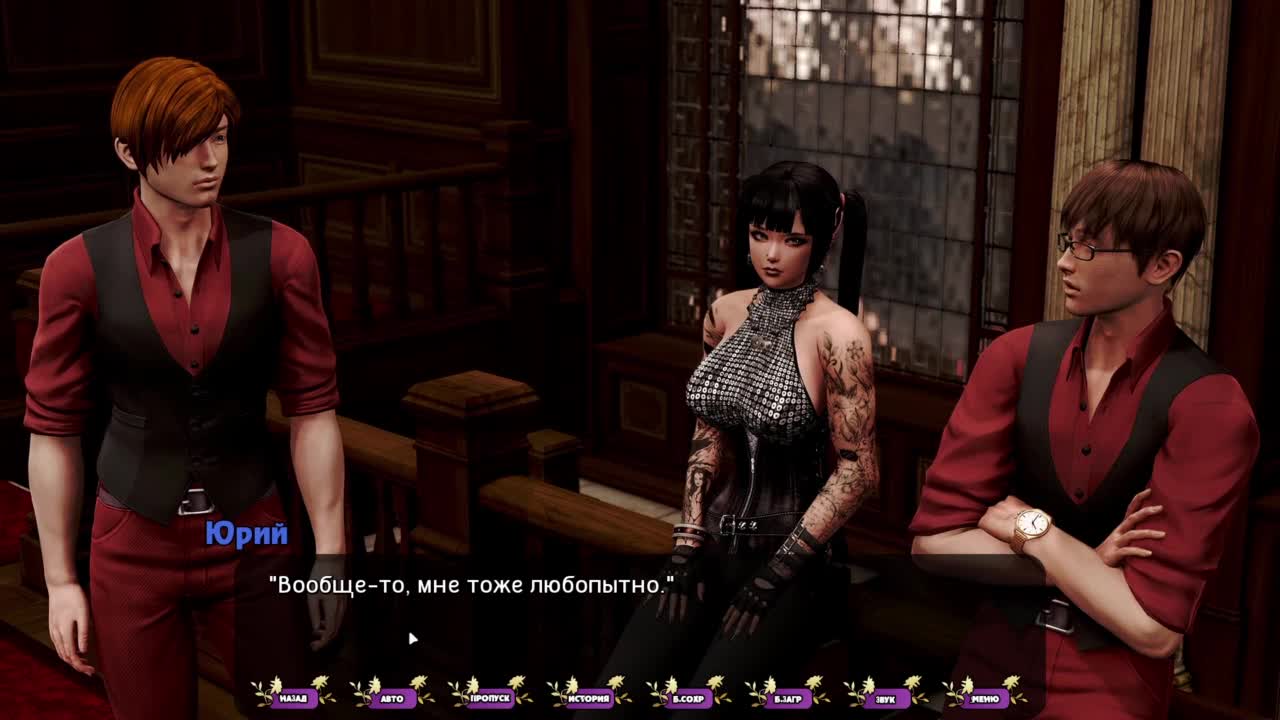Quick load with Б.ЗАГР

[x=786, y=698]
